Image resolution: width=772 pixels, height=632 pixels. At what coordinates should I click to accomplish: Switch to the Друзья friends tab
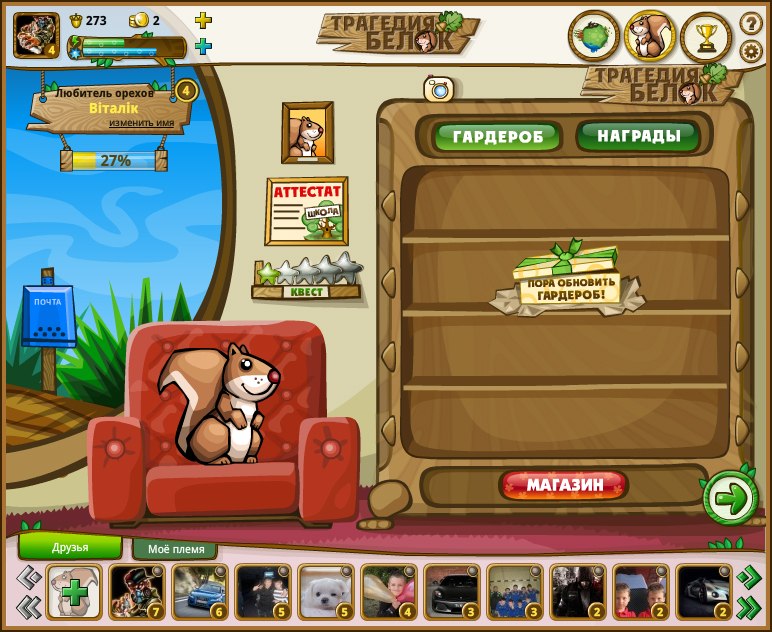tap(70, 547)
